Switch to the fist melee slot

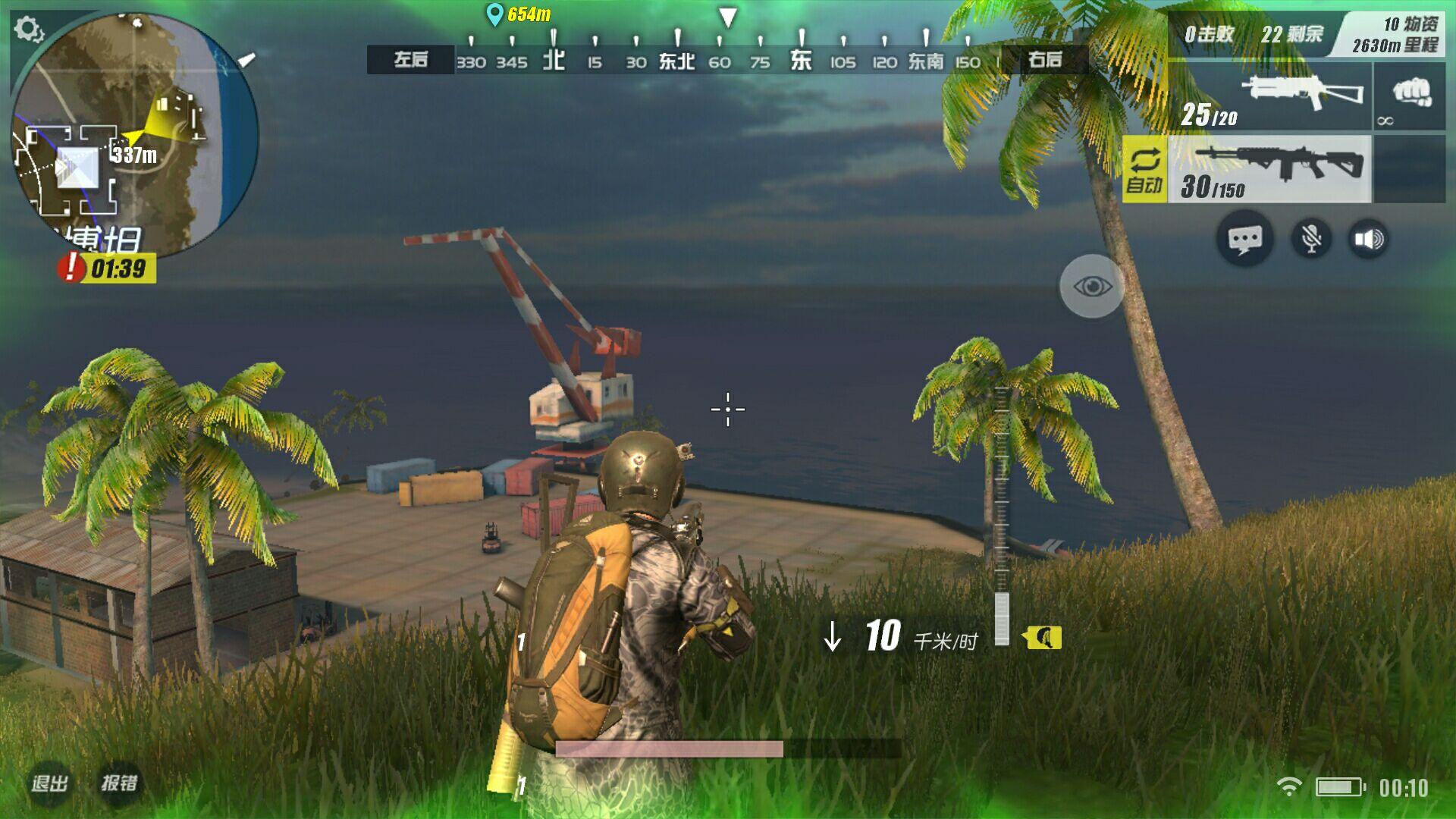pyautogui.click(x=1409, y=97)
